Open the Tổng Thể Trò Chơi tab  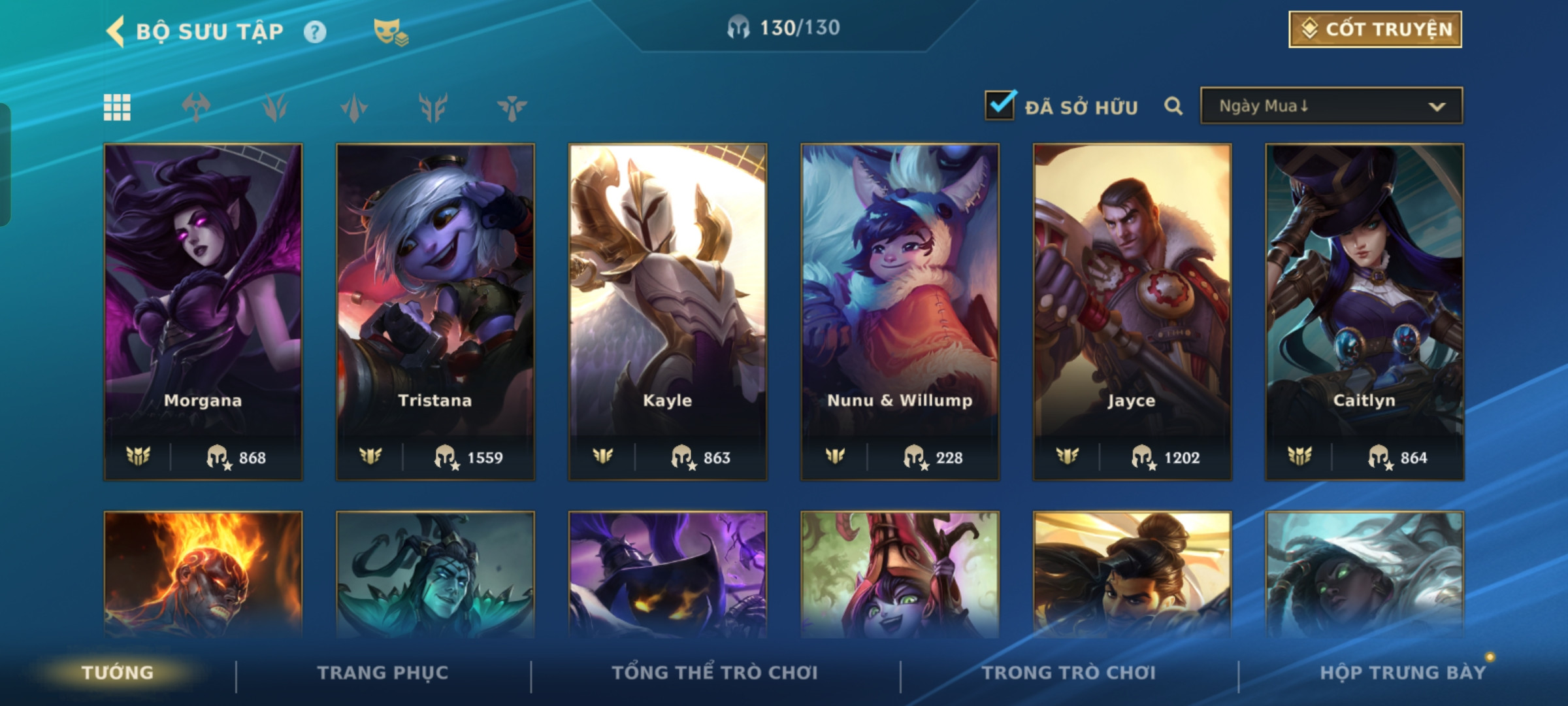[x=715, y=673]
